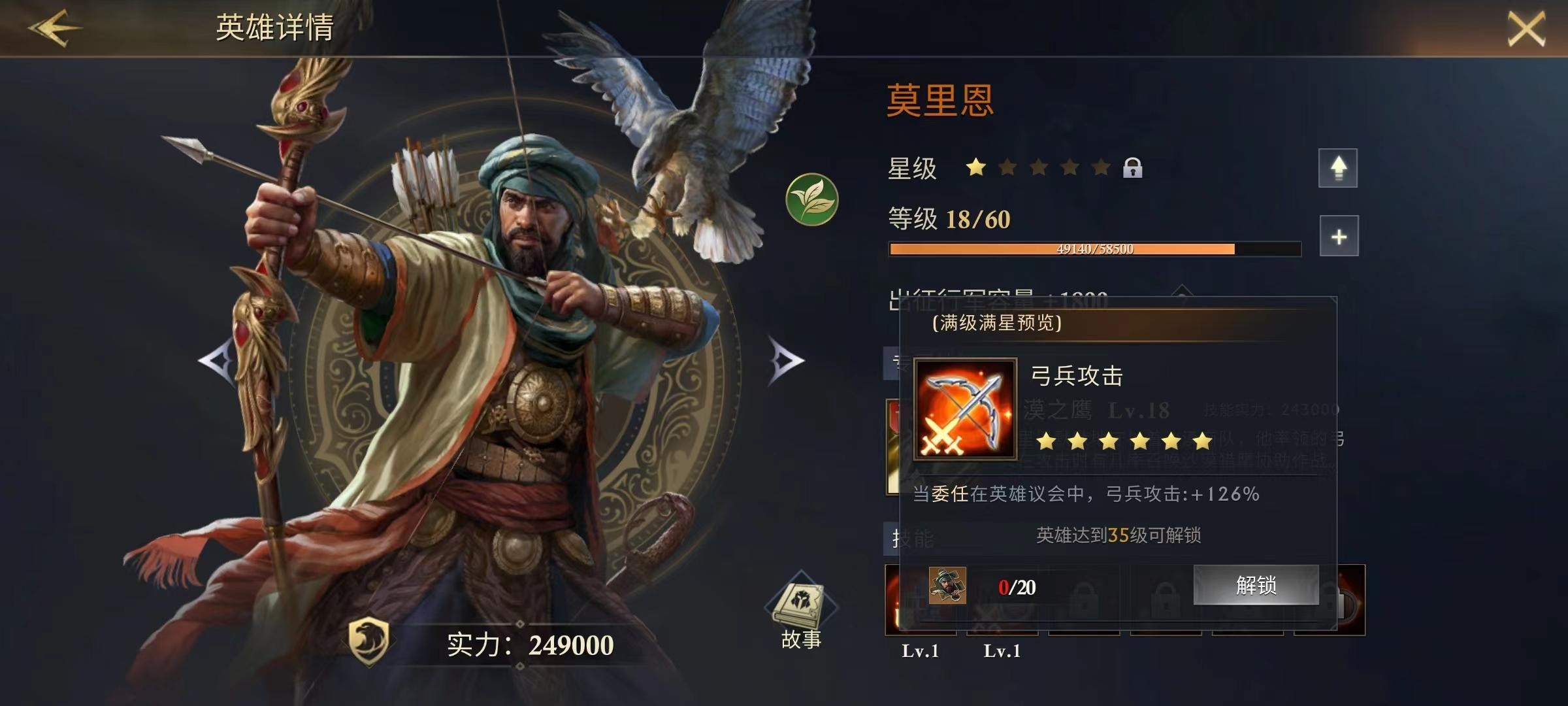Upgrade star rank with the up-arrow button
This screenshot has width=1568, height=706.
(1337, 168)
